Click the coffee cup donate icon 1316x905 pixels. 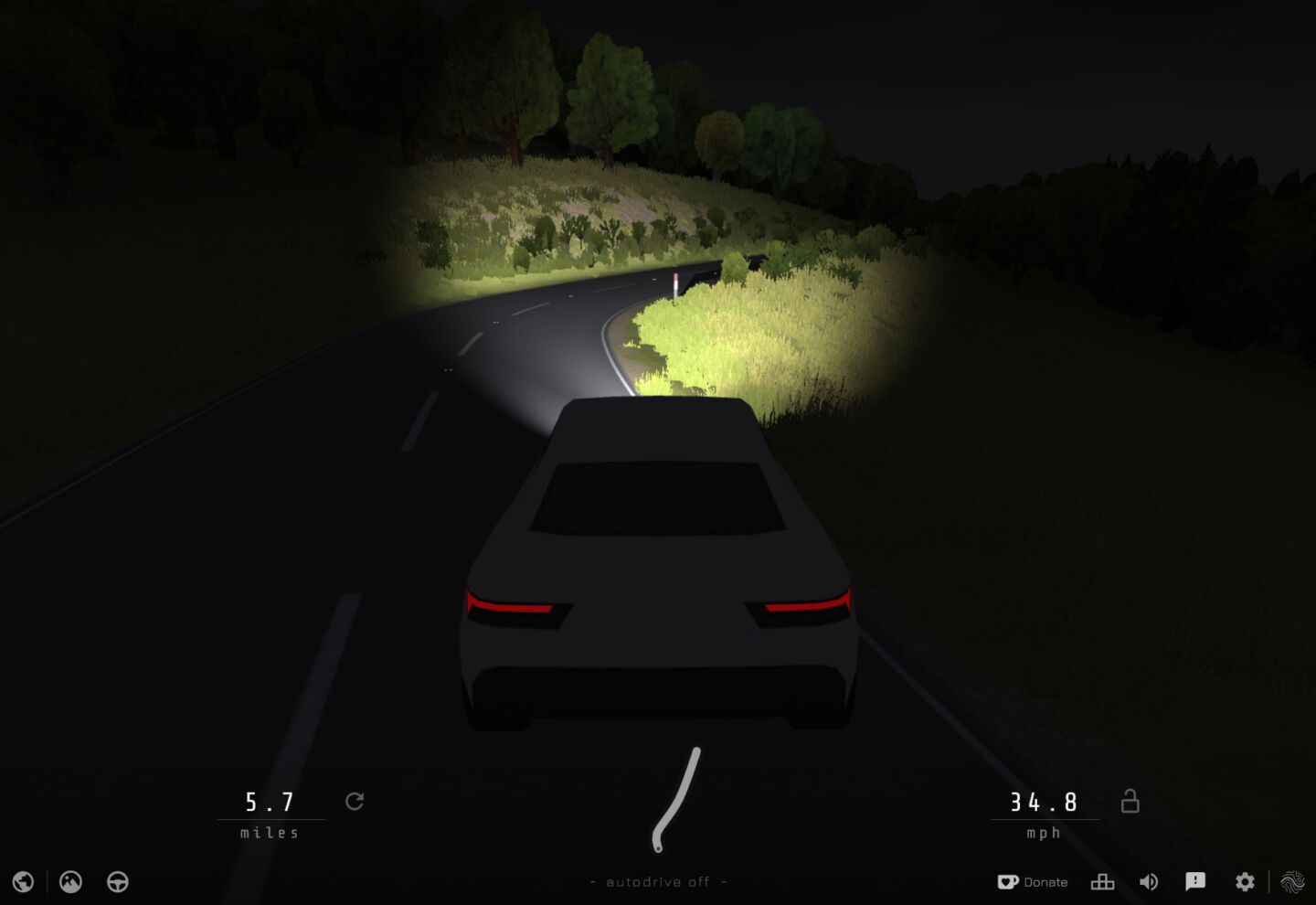[1009, 881]
